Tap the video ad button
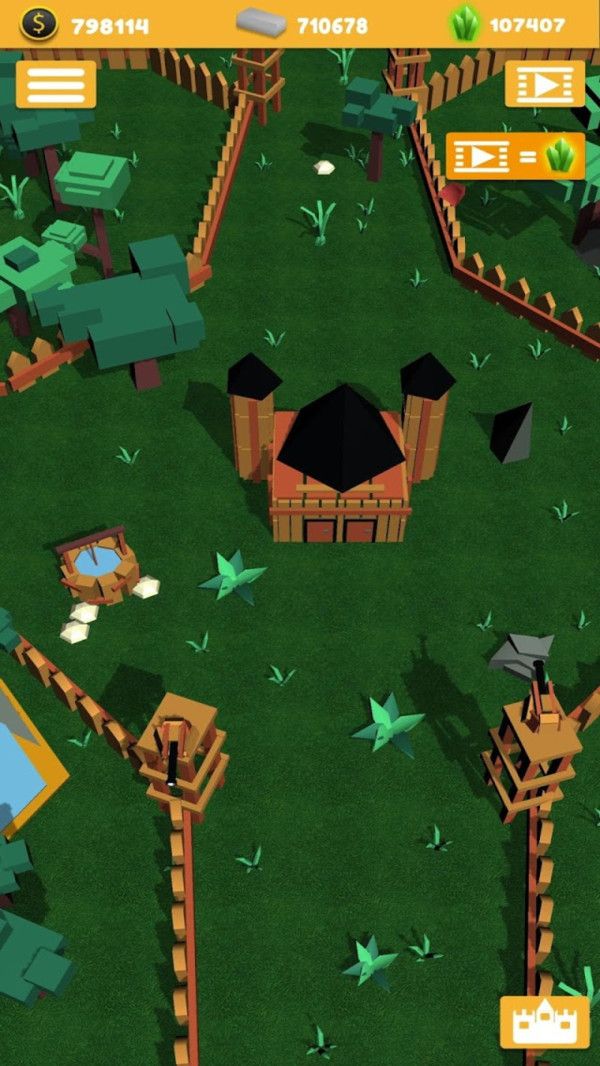Viewport: 600px width, 1066px height. (x=544, y=84)
